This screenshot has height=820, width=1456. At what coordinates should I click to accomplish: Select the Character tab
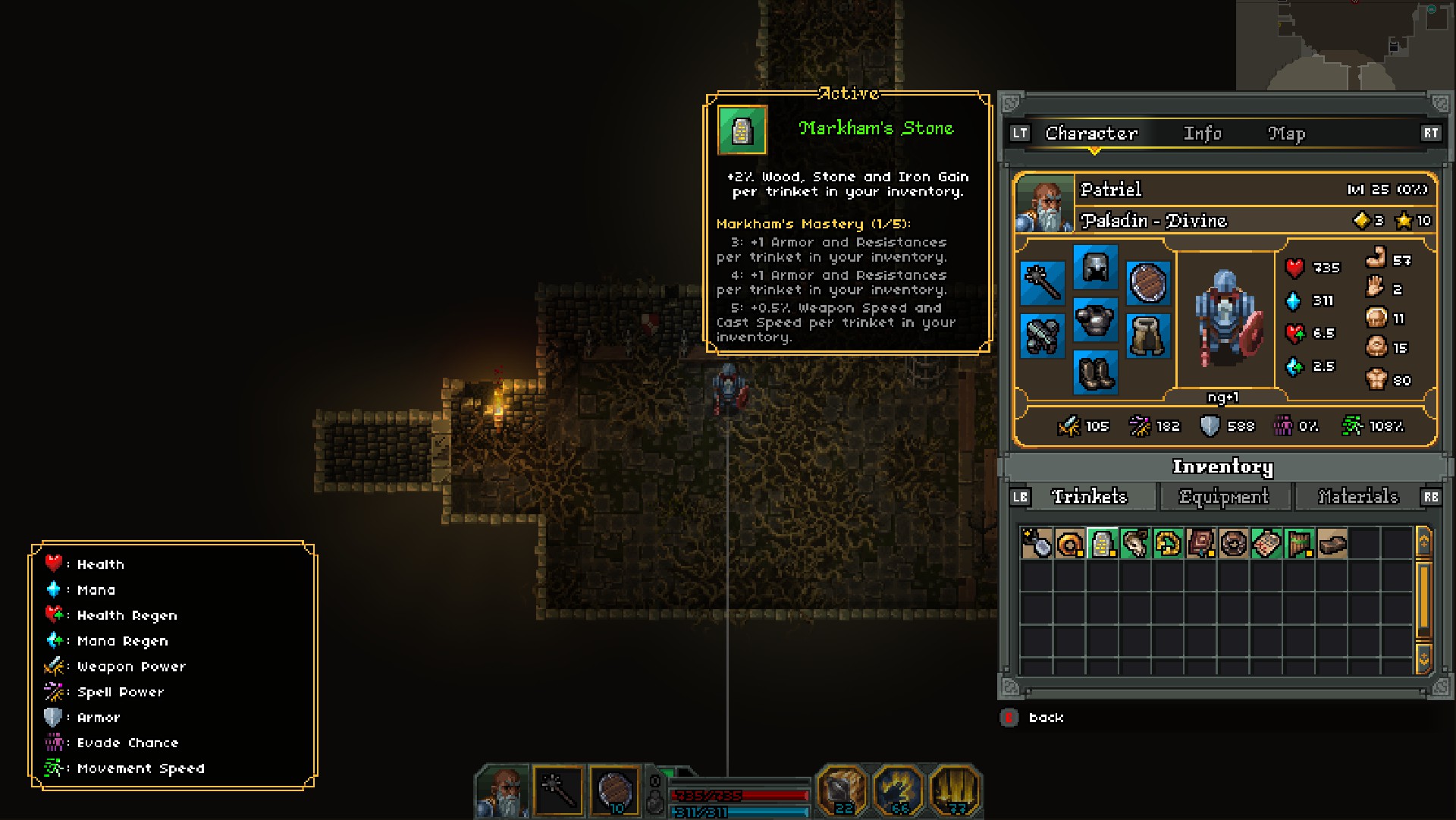point(1090,134)
